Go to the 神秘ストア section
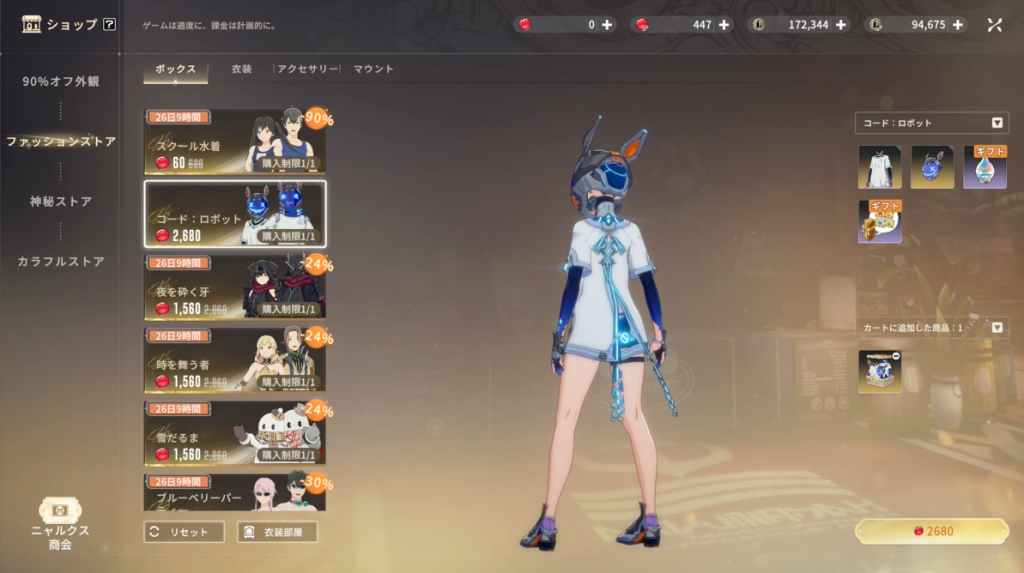The width and height of the screenshot is (1024, 573). 61,202
